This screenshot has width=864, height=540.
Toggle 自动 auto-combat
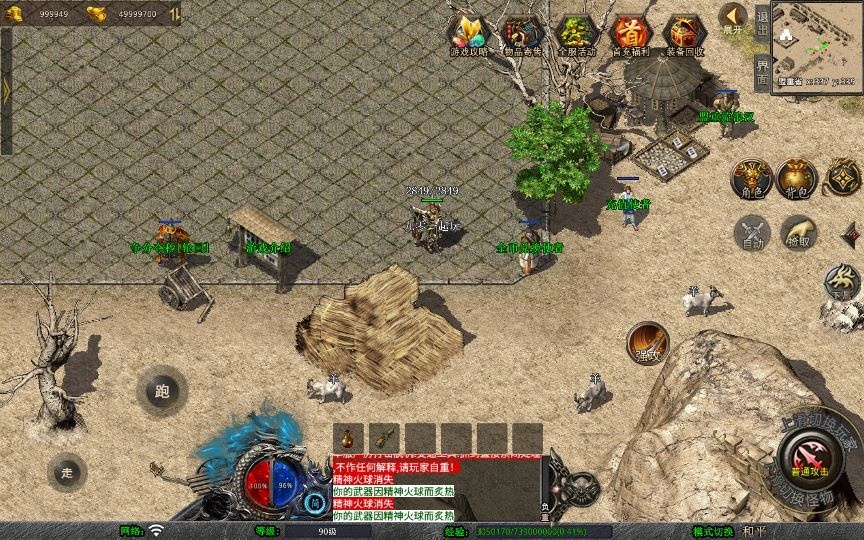coord(752,233)
